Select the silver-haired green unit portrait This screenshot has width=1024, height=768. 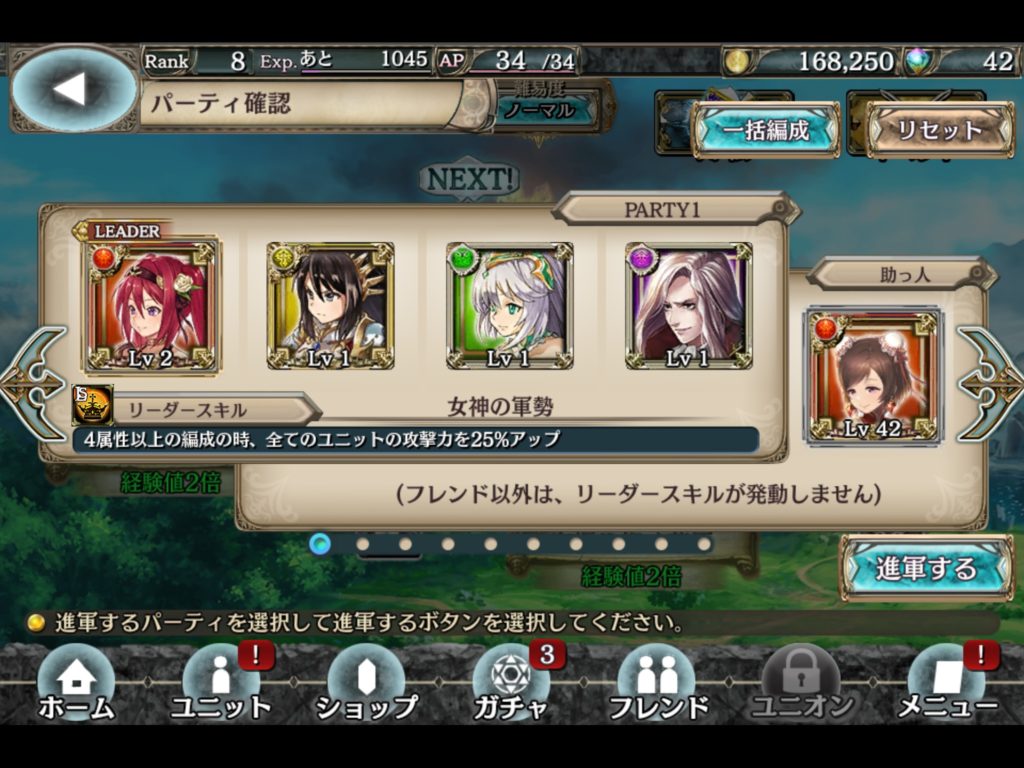point(510,306)
